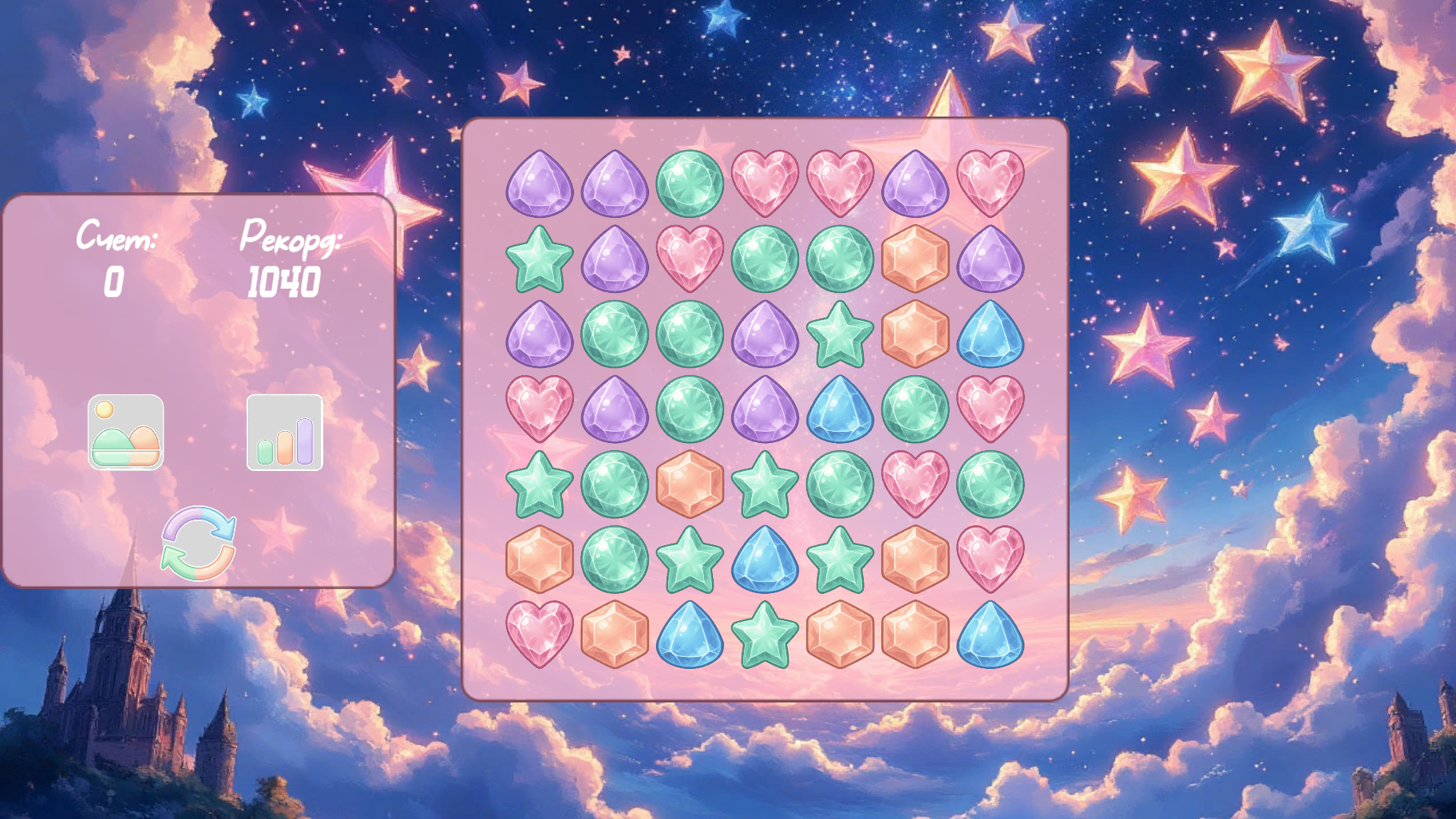The image size is (1456, 819).
Task: Click the Рекорд label on the panel
Action: click(x=291, y=239)
